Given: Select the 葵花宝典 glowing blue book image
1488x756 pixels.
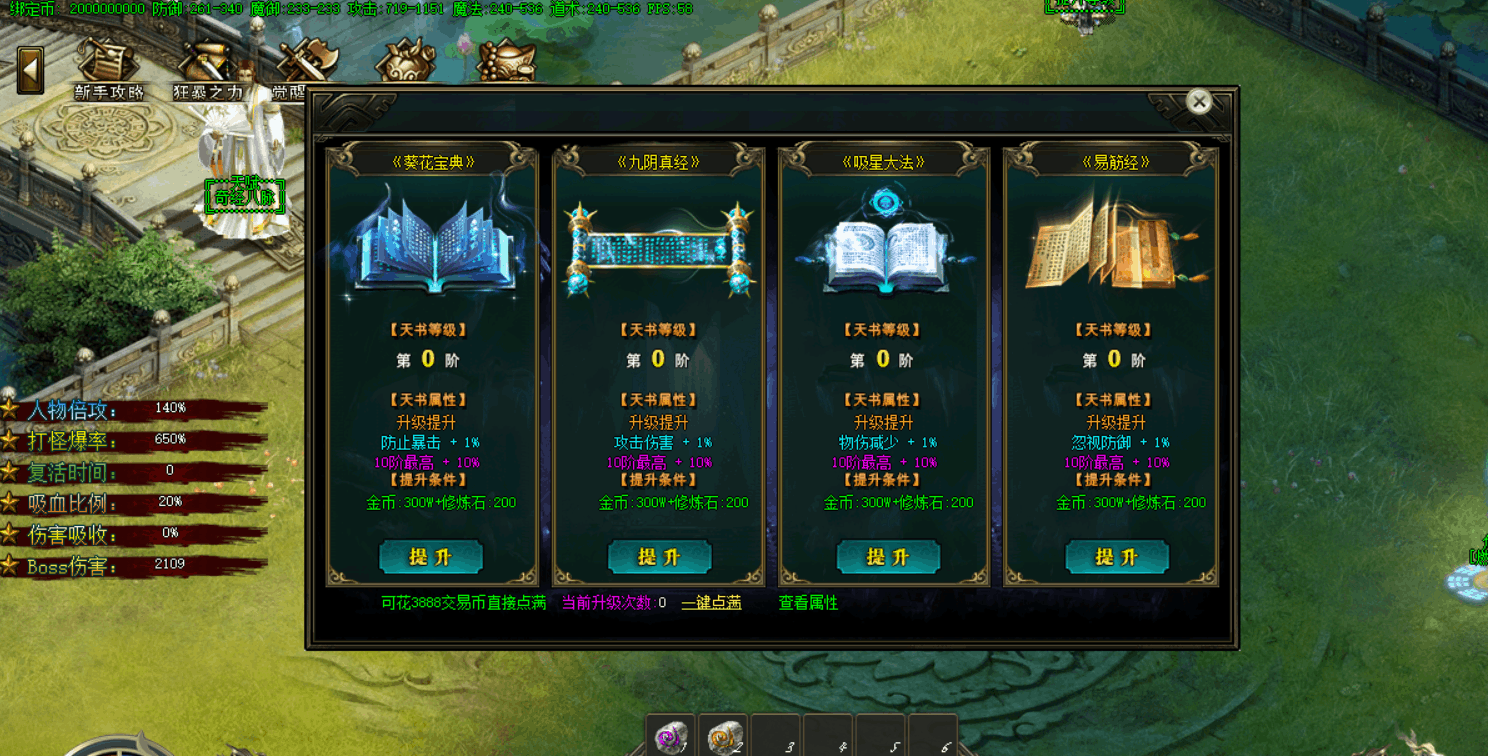Looking at the screenshot, I should coord(433,246).
